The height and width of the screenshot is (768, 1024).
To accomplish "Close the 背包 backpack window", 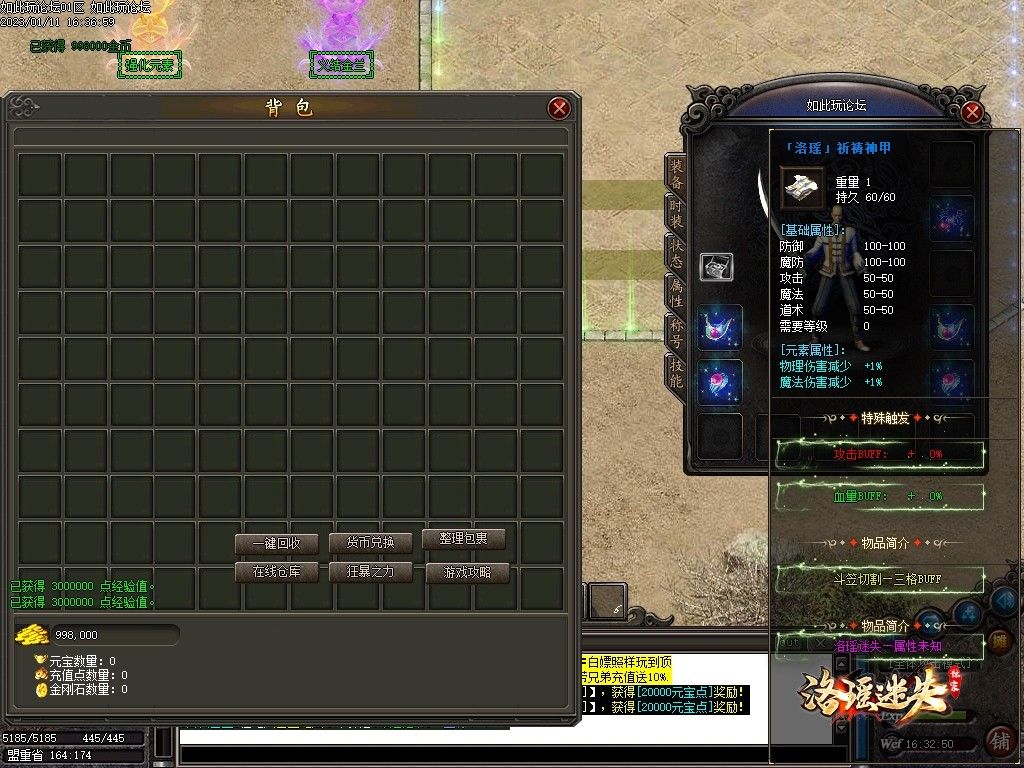I will 559,108.
